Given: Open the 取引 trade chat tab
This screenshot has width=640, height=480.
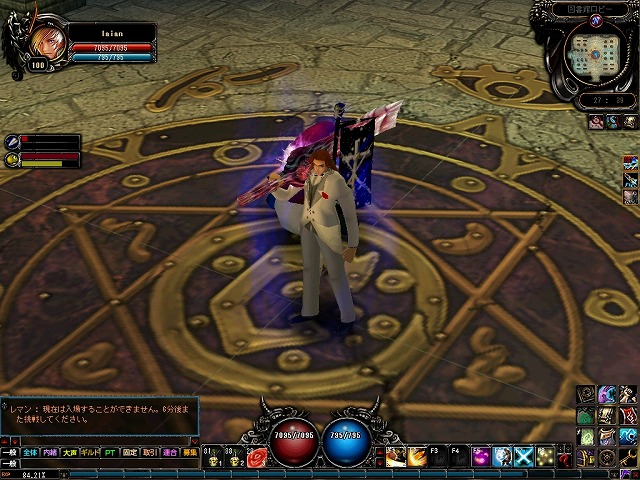Looking at the screenshot, I should point(149,452).
